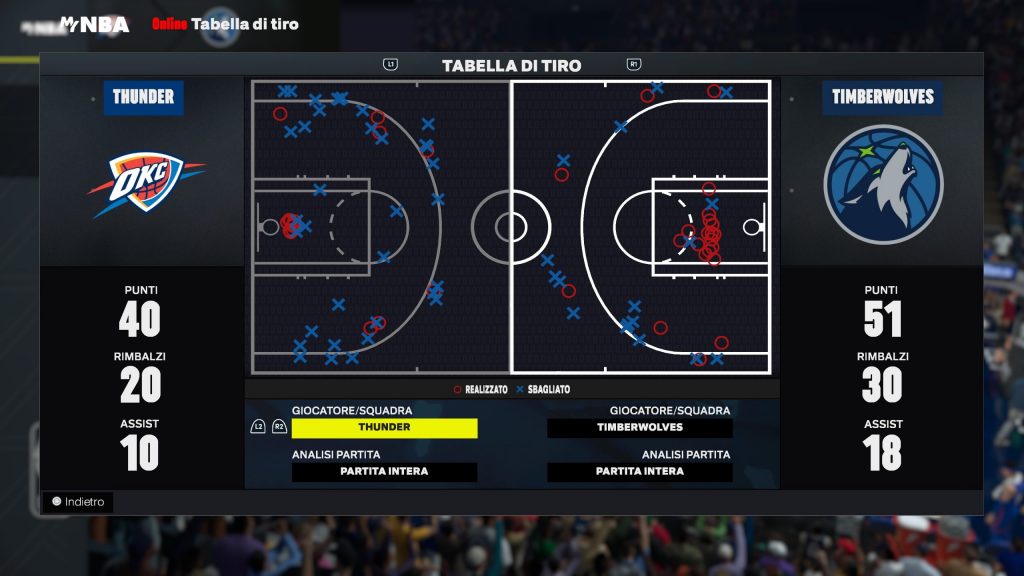Image resolution: width=1024 pixels, height=576 pixels.
Task: Open the Partita Intera selector below Thunder
Action: coord(384,472)
